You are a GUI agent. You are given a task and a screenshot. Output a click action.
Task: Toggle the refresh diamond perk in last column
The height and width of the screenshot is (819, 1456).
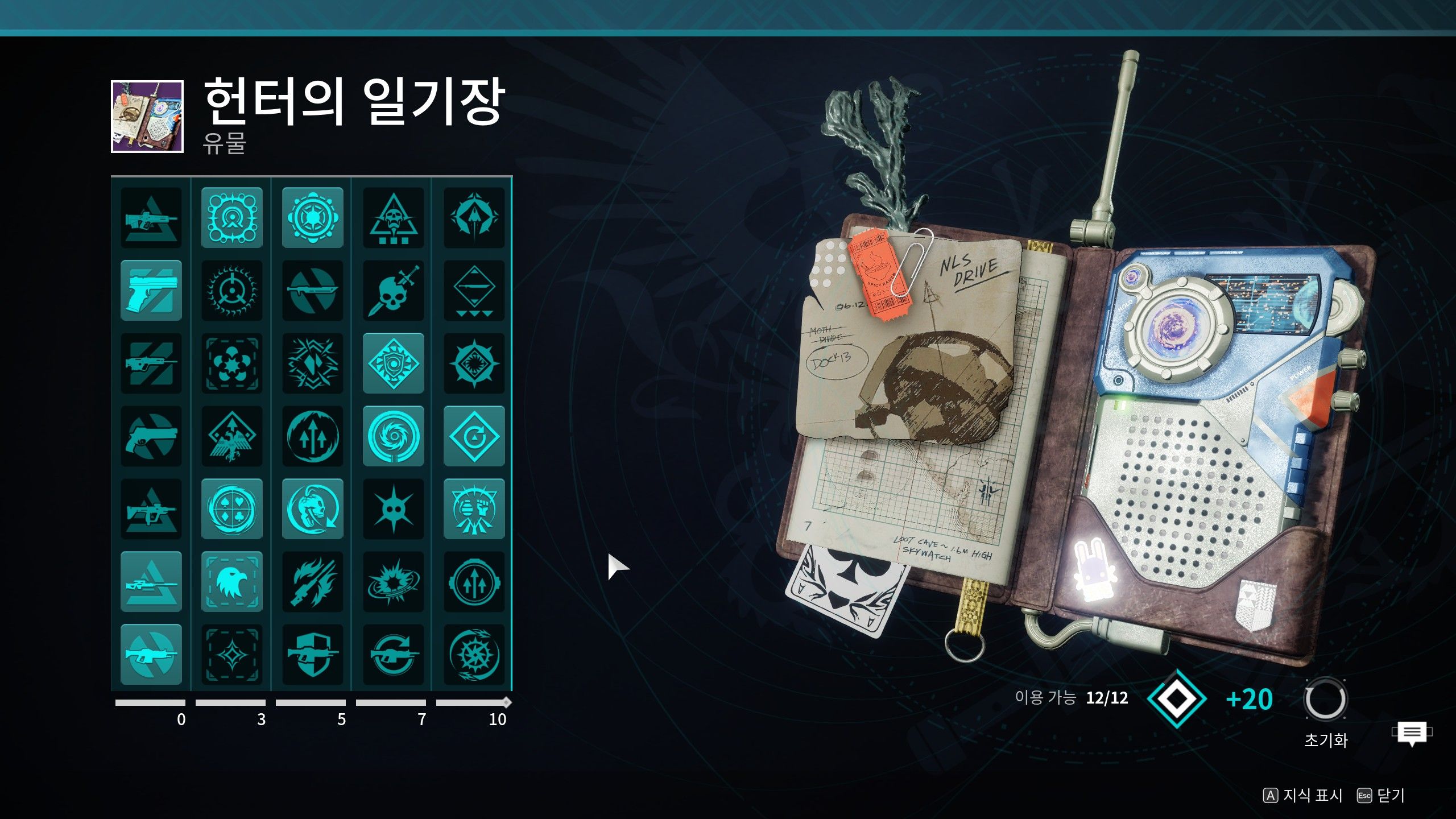pos(474,435)
